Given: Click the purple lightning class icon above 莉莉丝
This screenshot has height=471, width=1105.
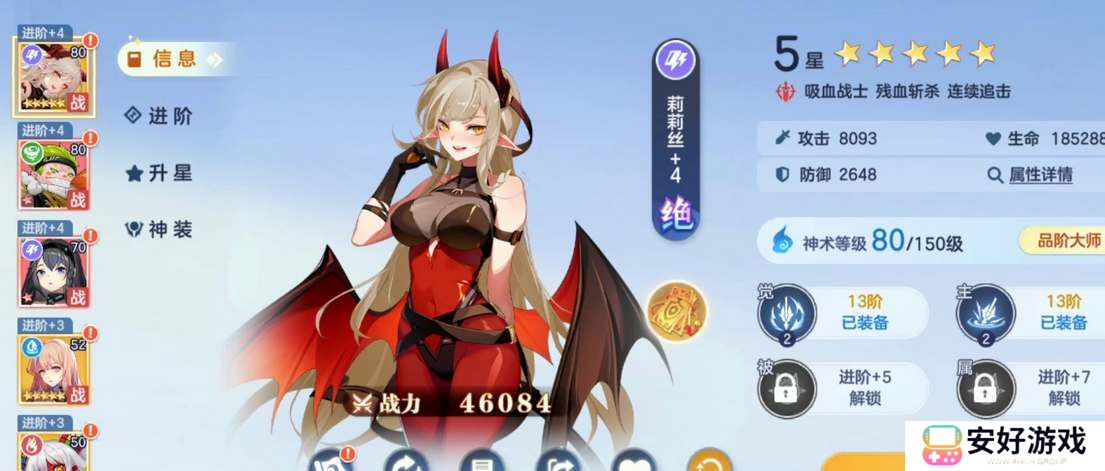Looking at the screenshot, I should (675, 61).
